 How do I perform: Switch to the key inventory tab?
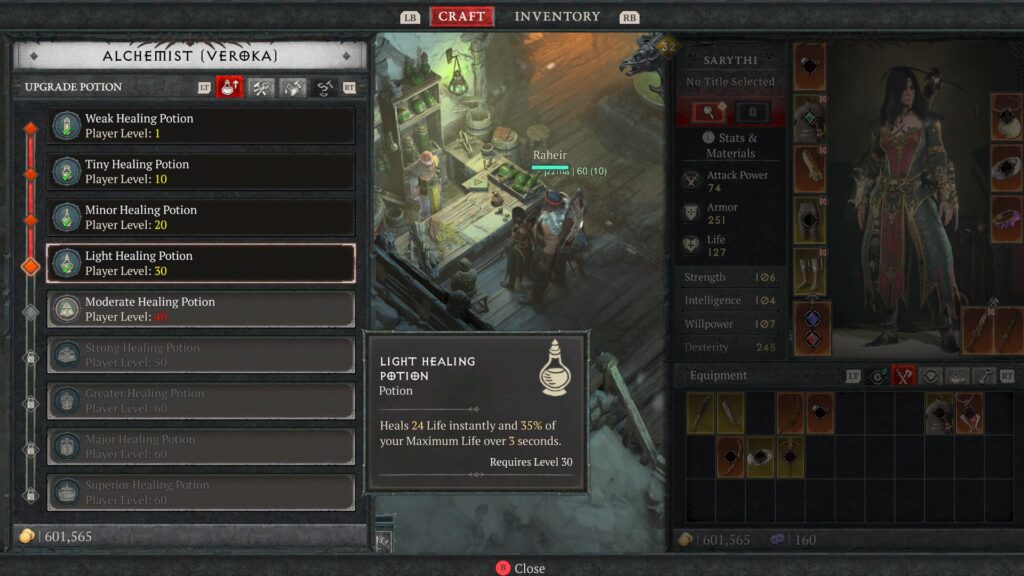984,376
